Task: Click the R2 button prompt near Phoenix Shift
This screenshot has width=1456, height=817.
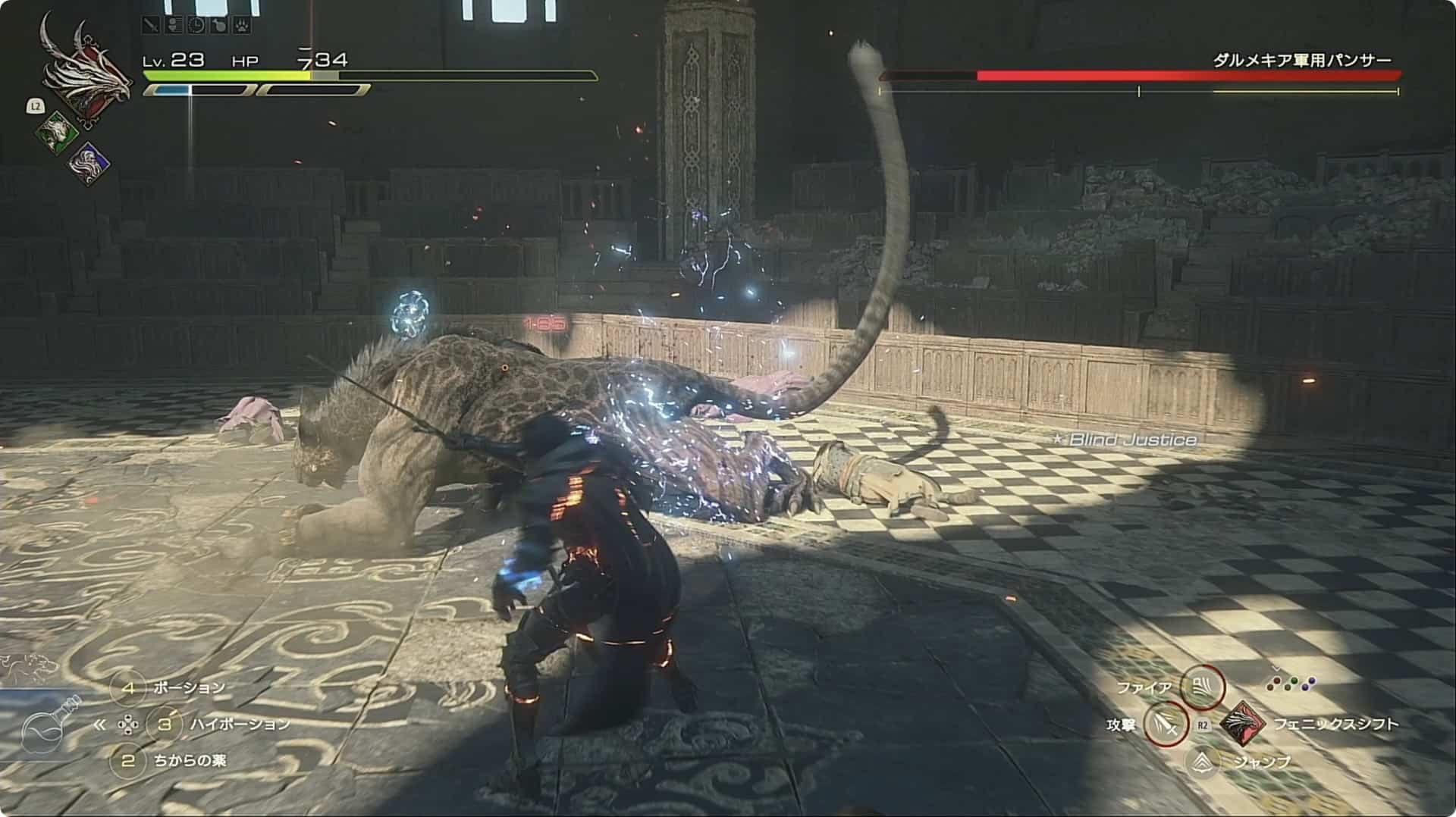Action: tap(1202, 725)
